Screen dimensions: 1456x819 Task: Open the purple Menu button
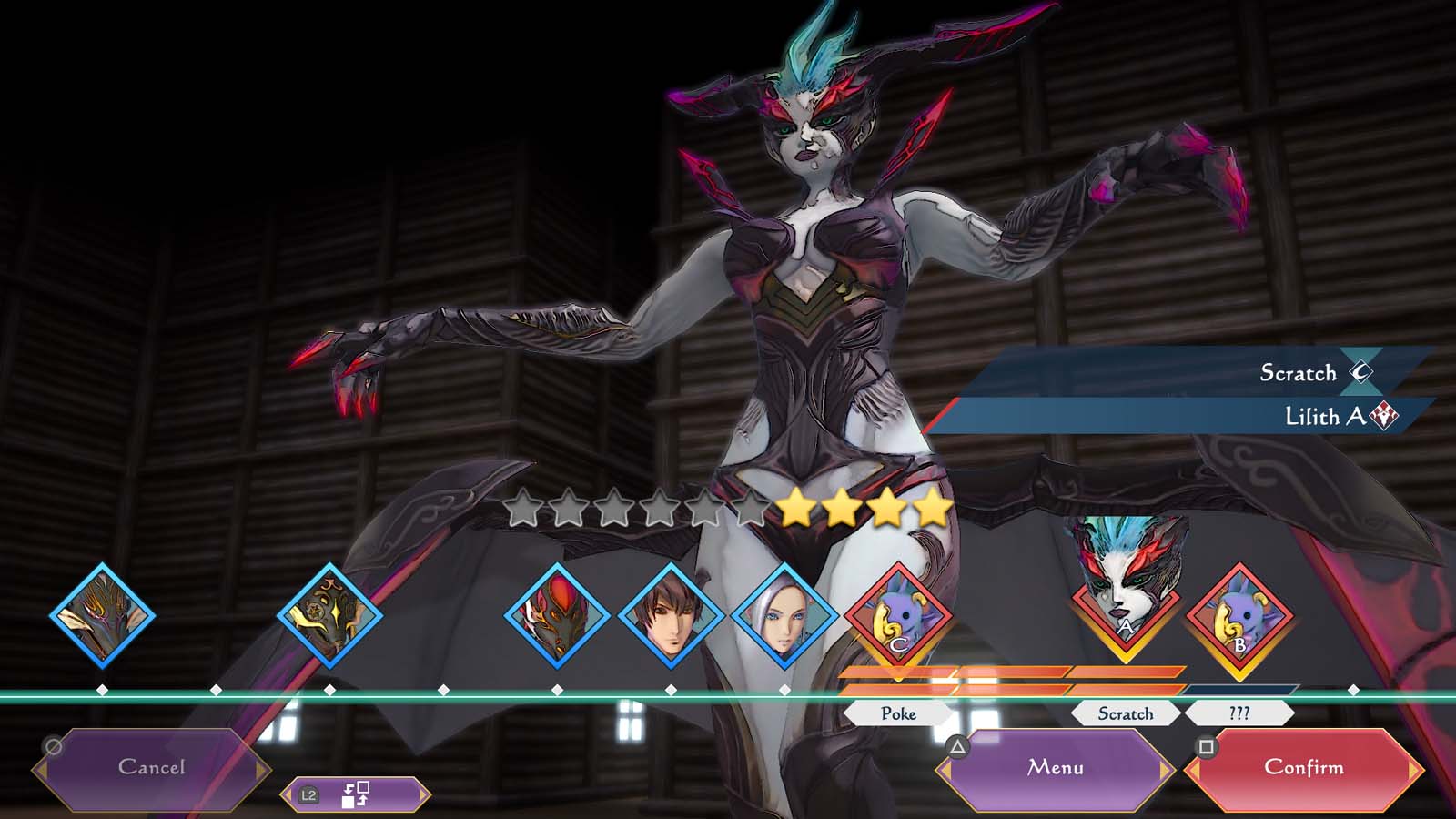tap(1056, 768)
